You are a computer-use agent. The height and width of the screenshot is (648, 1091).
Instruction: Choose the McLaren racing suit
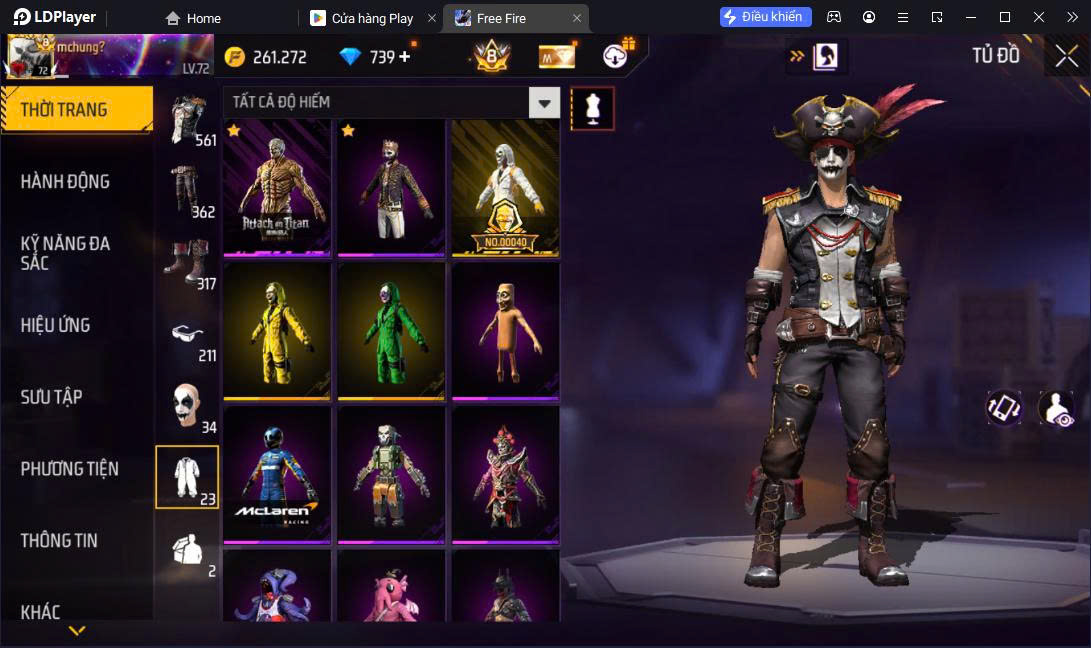coord(277,474)
